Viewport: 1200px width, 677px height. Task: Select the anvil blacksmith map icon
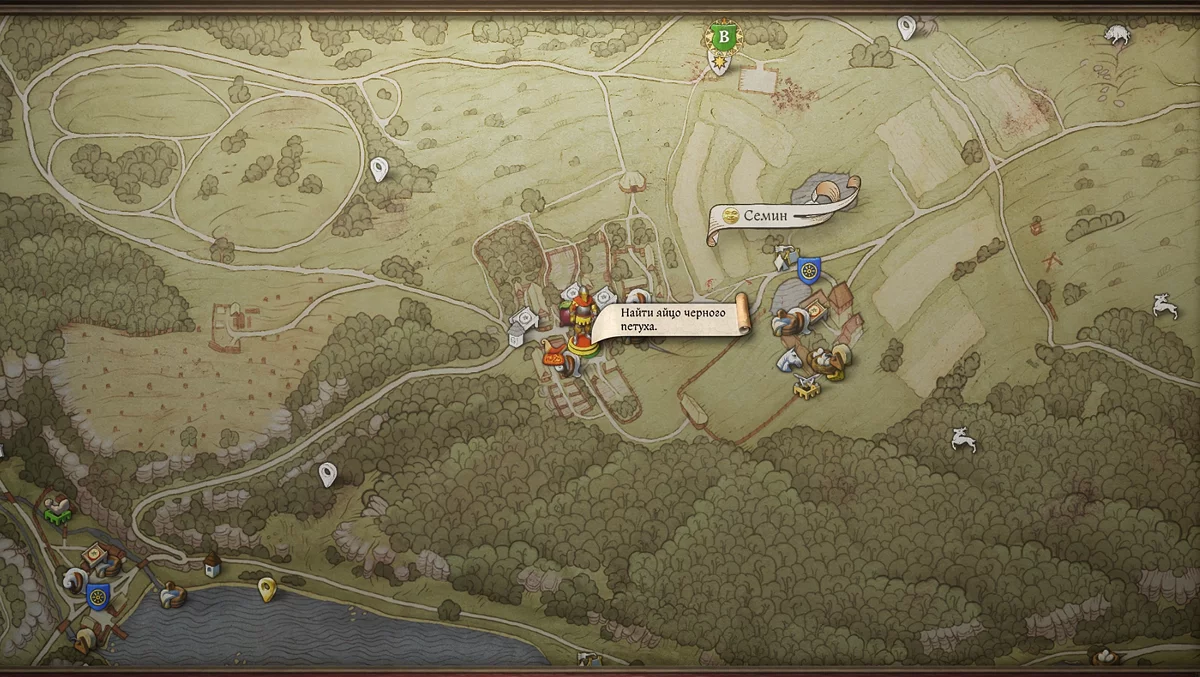pyautogui.click(x=806, y=388)
